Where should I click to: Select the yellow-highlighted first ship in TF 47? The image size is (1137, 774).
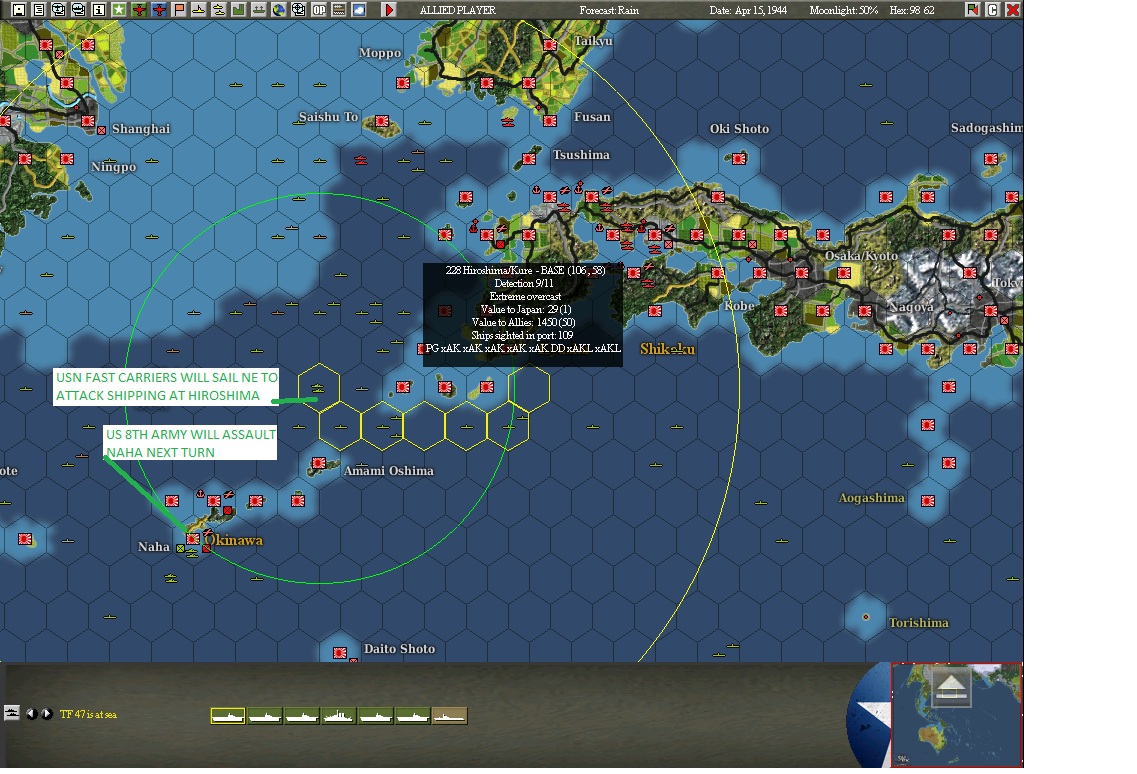tap(228, 716)
